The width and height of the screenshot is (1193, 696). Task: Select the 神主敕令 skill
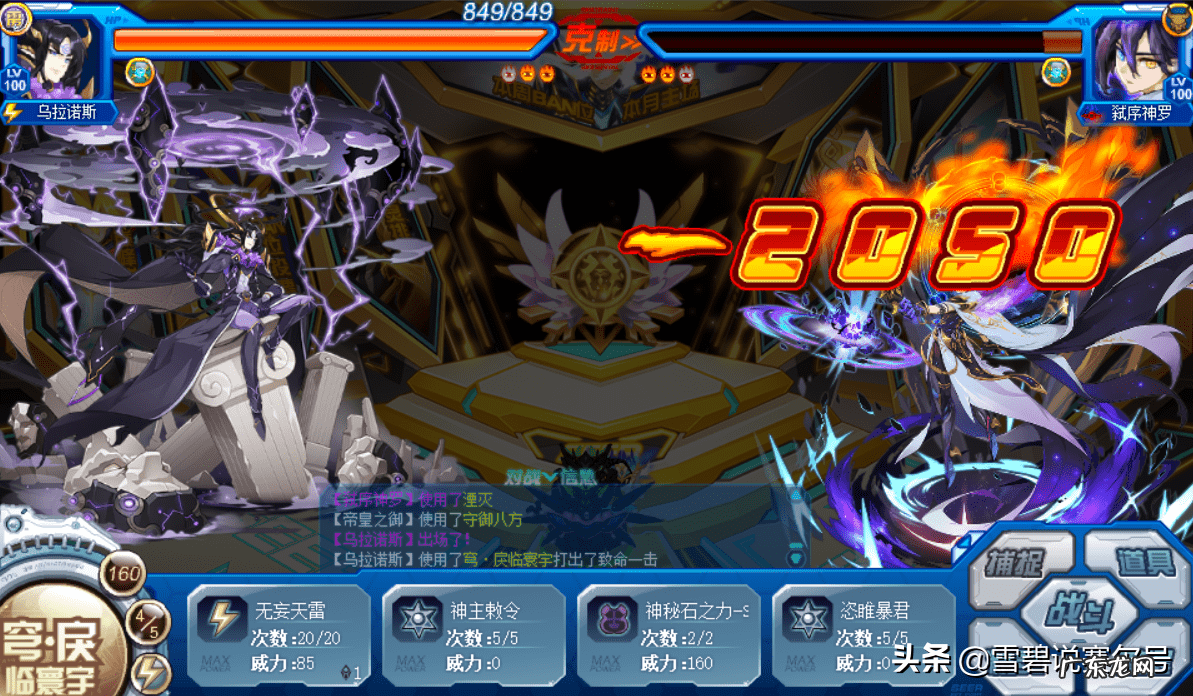(x=474, y=635)
